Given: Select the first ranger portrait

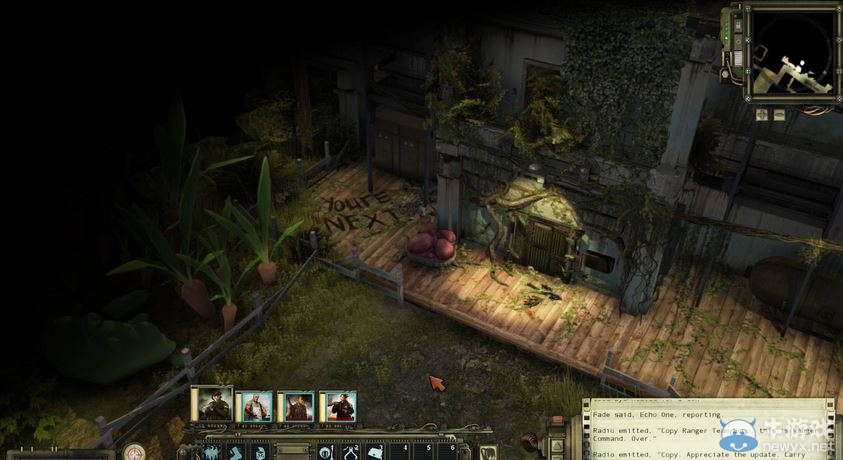Looking at the screenshot, I should 212,405.
